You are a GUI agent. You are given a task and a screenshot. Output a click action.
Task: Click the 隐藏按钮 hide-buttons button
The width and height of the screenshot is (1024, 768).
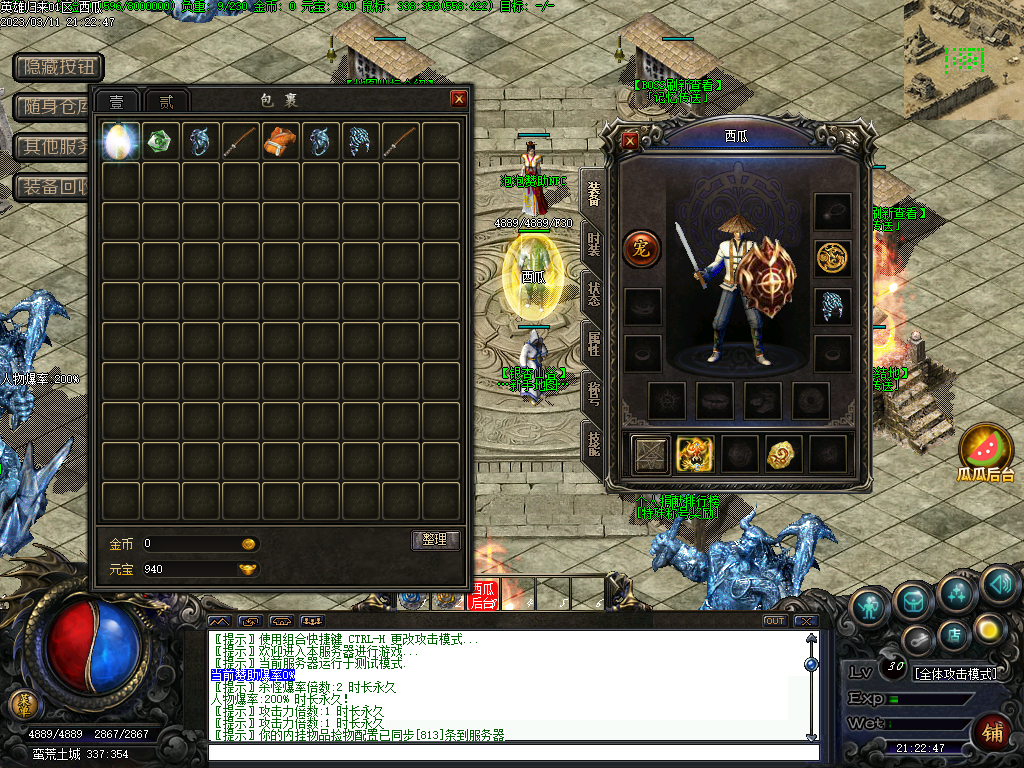point(59,67)
